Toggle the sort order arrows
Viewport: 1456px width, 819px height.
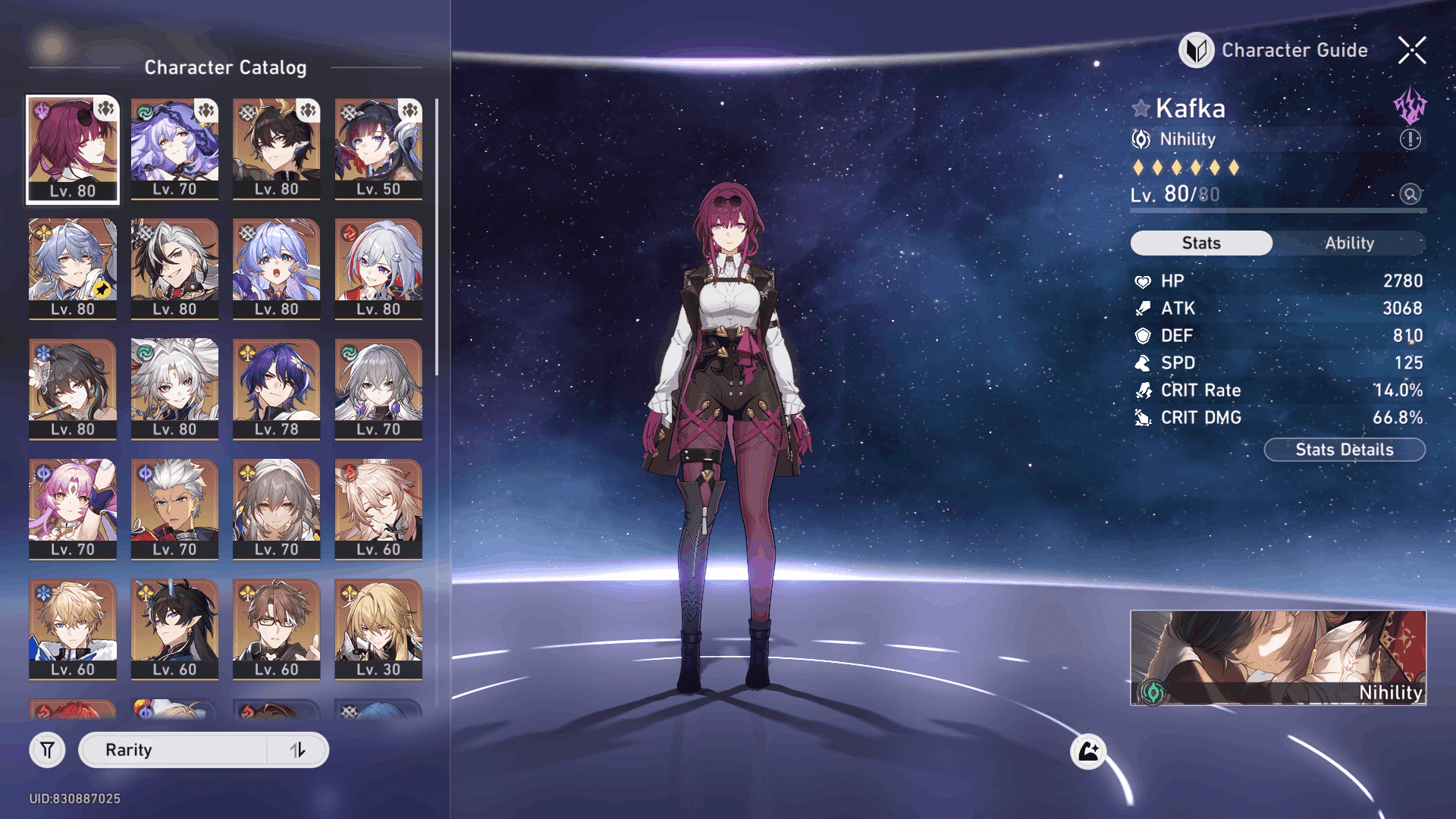[x=298, y=750]
